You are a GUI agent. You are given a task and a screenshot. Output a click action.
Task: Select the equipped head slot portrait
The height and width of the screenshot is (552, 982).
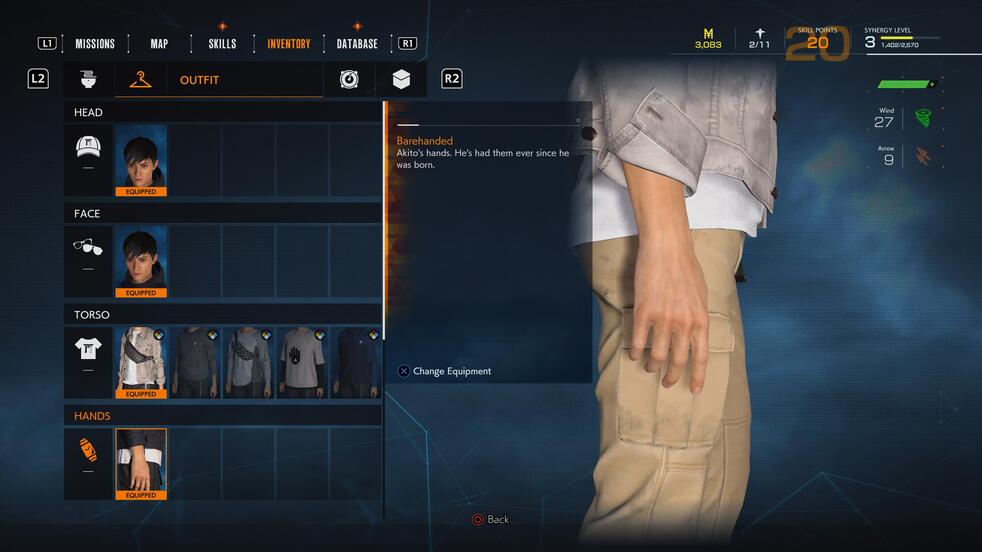141,159
